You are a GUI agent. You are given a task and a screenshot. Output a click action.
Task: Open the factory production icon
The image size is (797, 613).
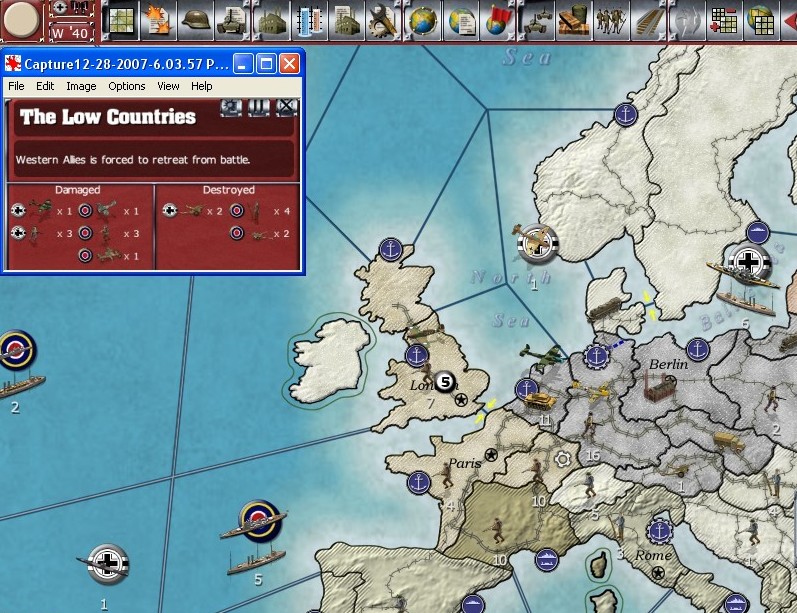271,19
